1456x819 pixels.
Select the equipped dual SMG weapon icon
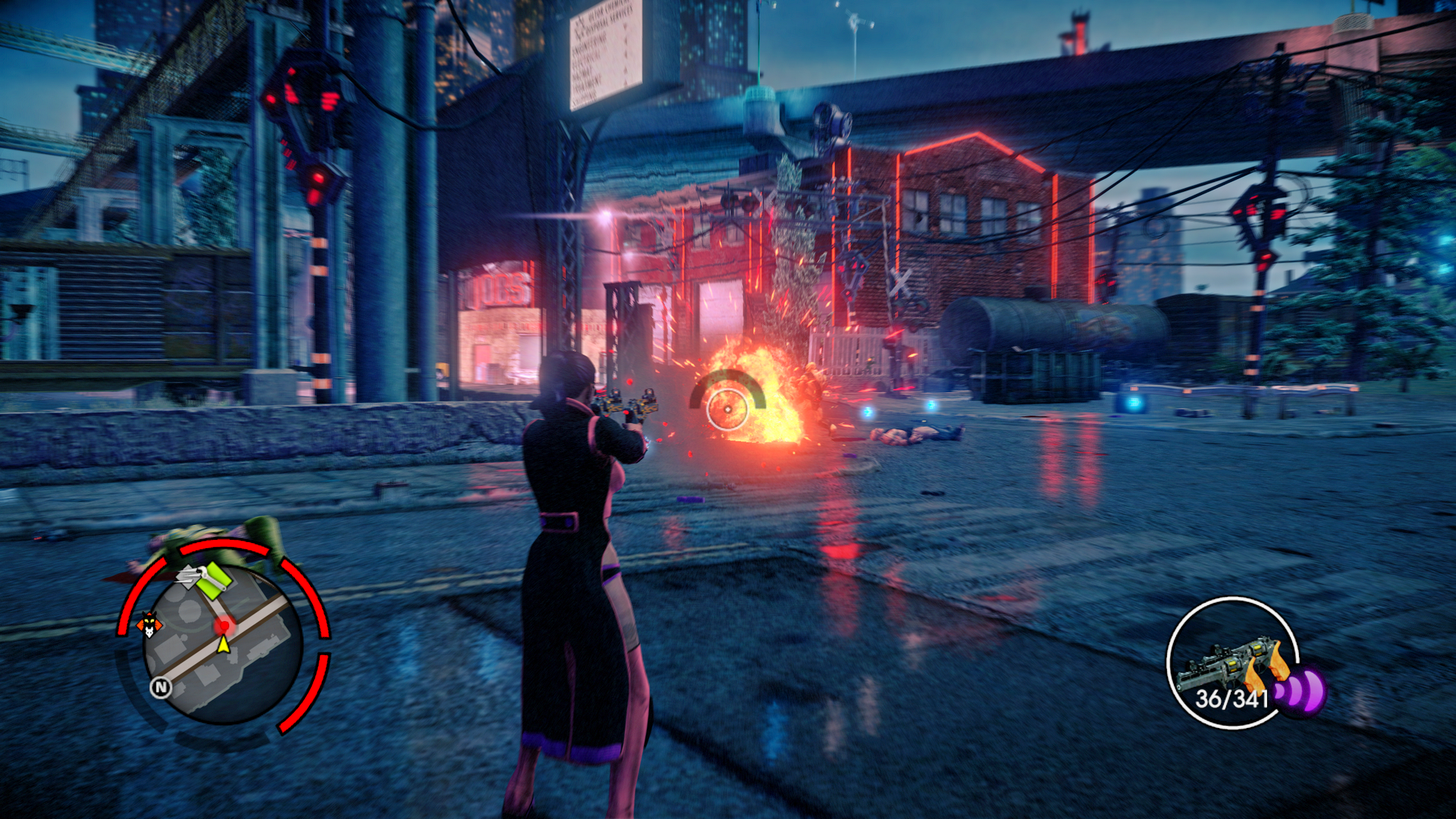pyautogui.click(x=1230, y=661)
